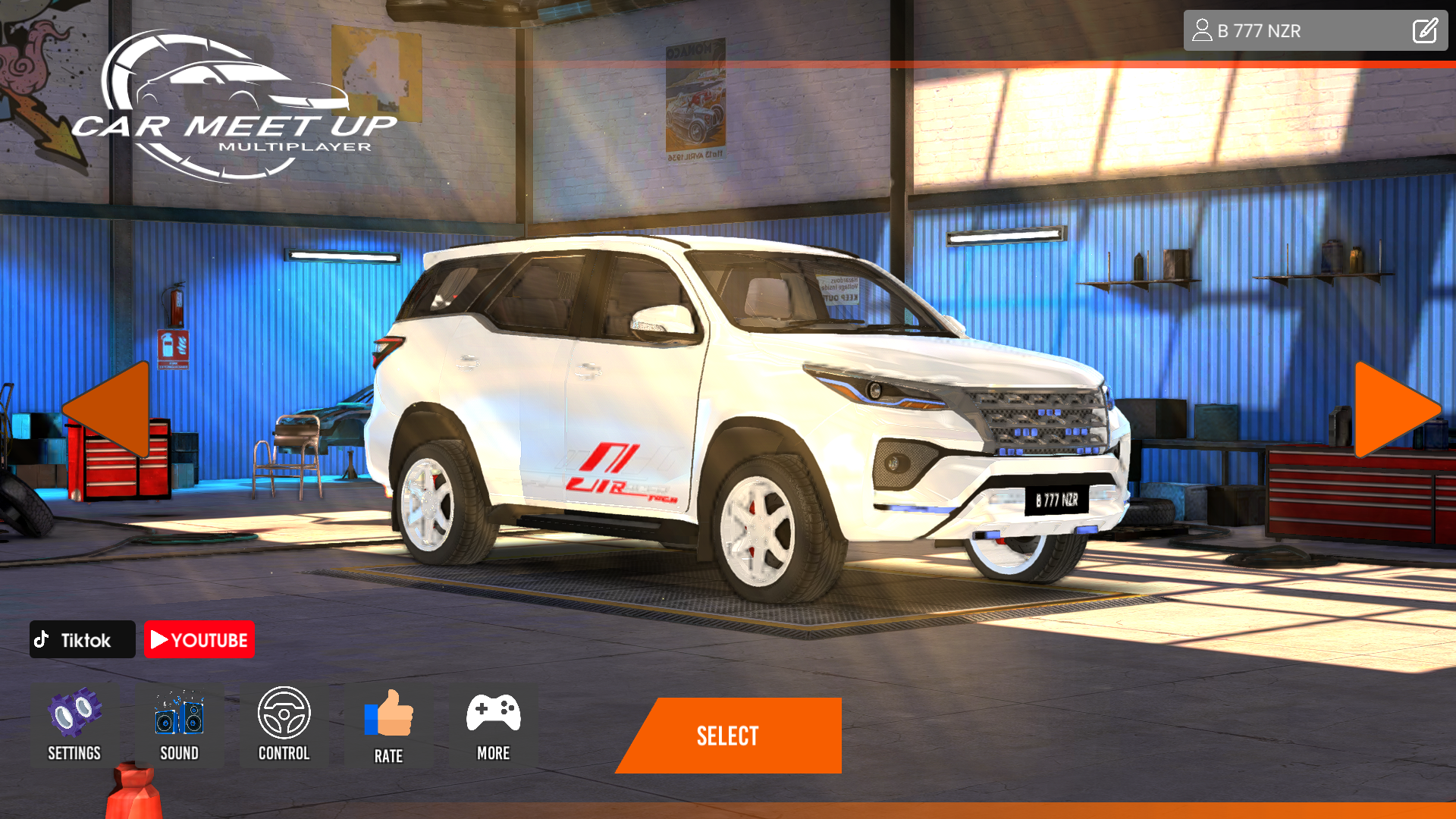Click the Rate thumbs-up icon
Image resolution: width=1456 pixels, height=819 pixels.
(x=389, y=713)
